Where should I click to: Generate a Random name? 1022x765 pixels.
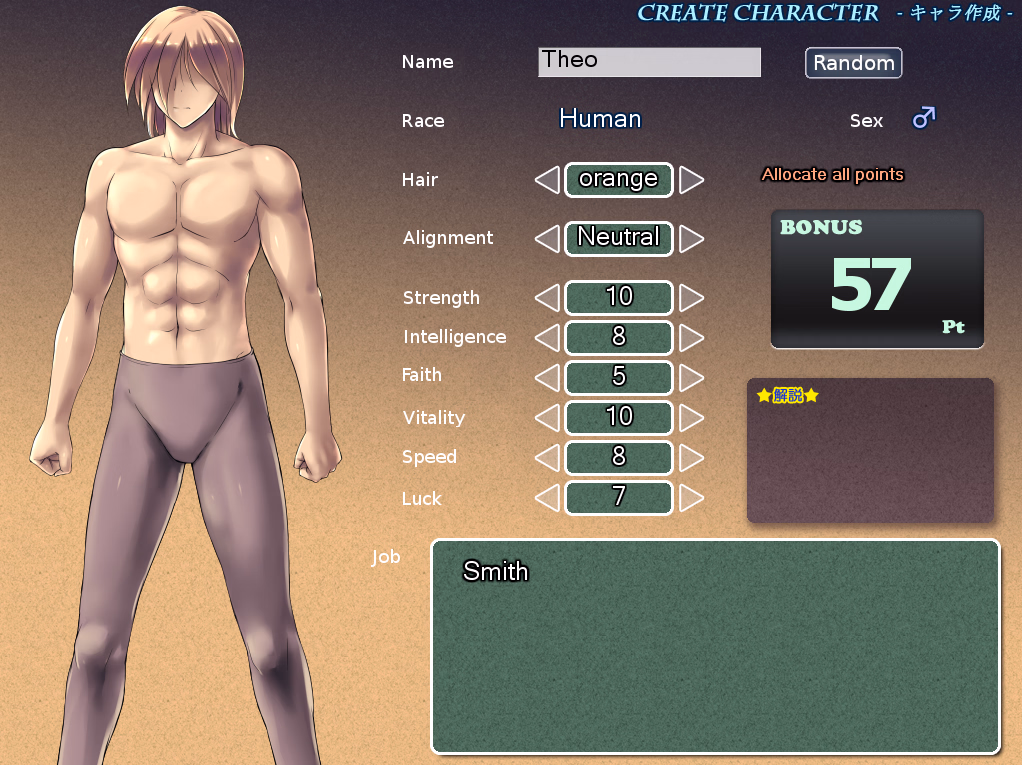point(853,63)
